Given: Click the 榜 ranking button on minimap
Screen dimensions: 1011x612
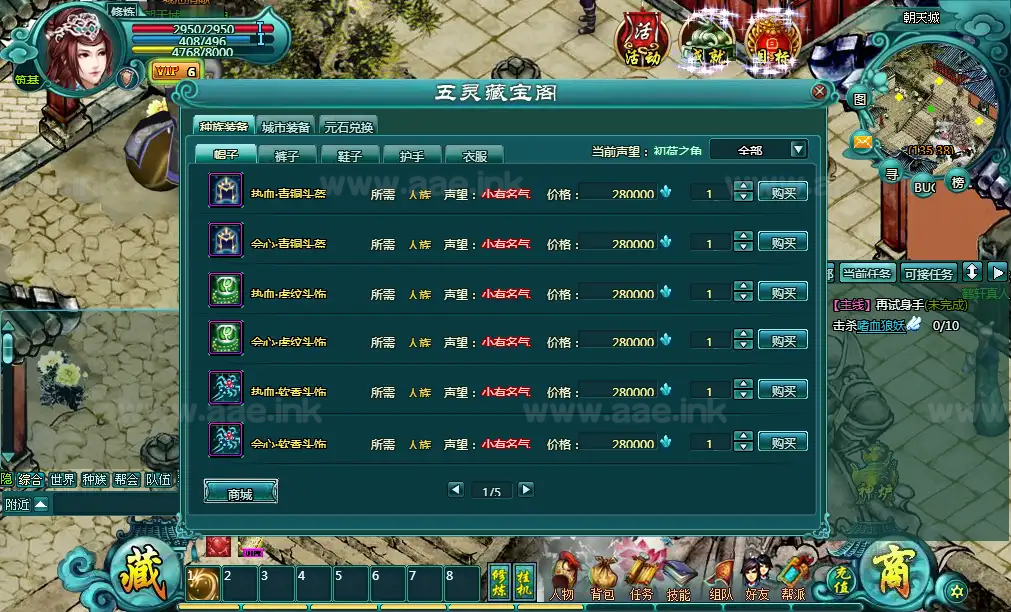Looking at the screenshot, I should pos(958,183).
